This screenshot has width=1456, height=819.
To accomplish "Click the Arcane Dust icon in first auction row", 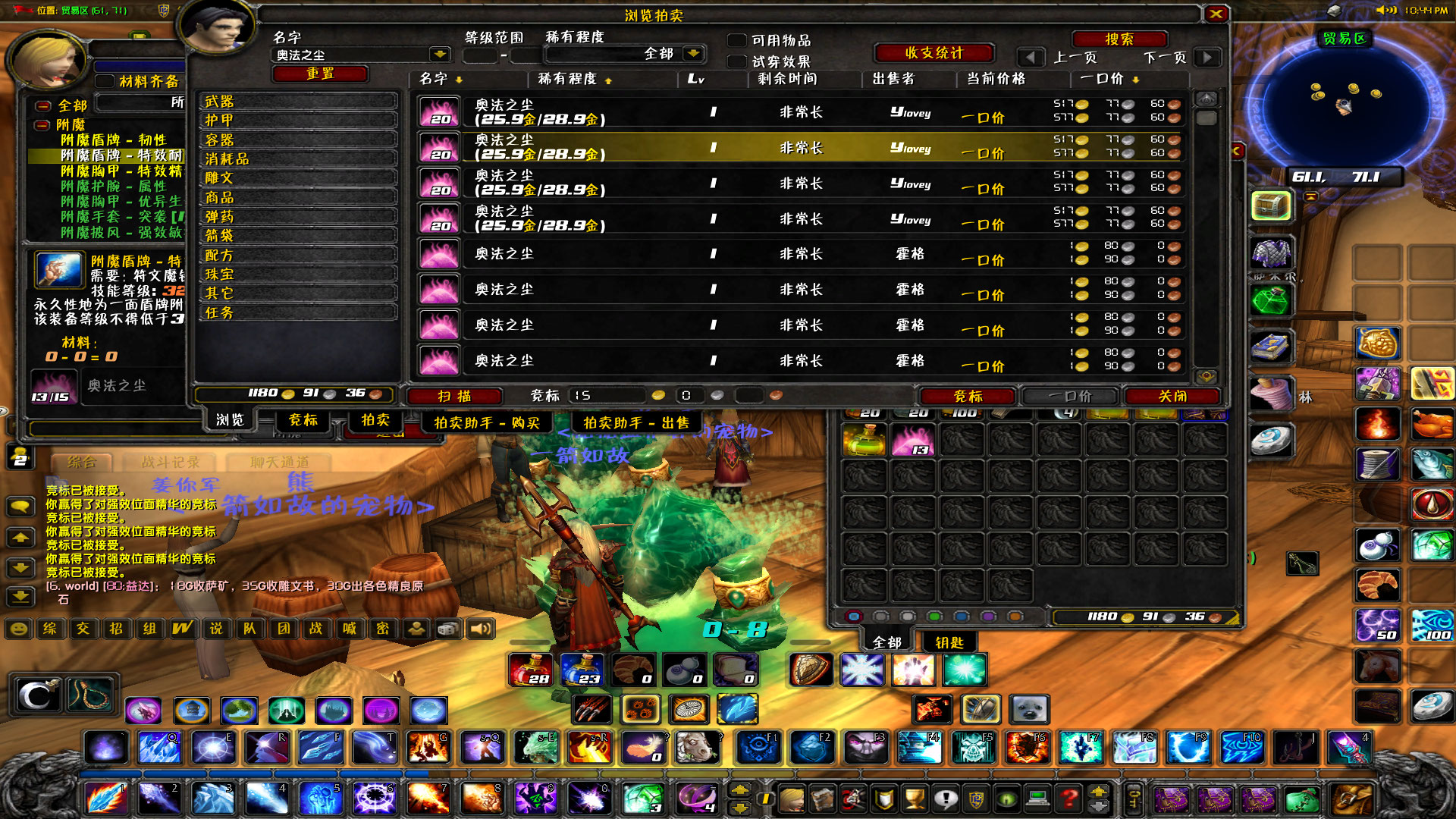I will pos(438,111).
